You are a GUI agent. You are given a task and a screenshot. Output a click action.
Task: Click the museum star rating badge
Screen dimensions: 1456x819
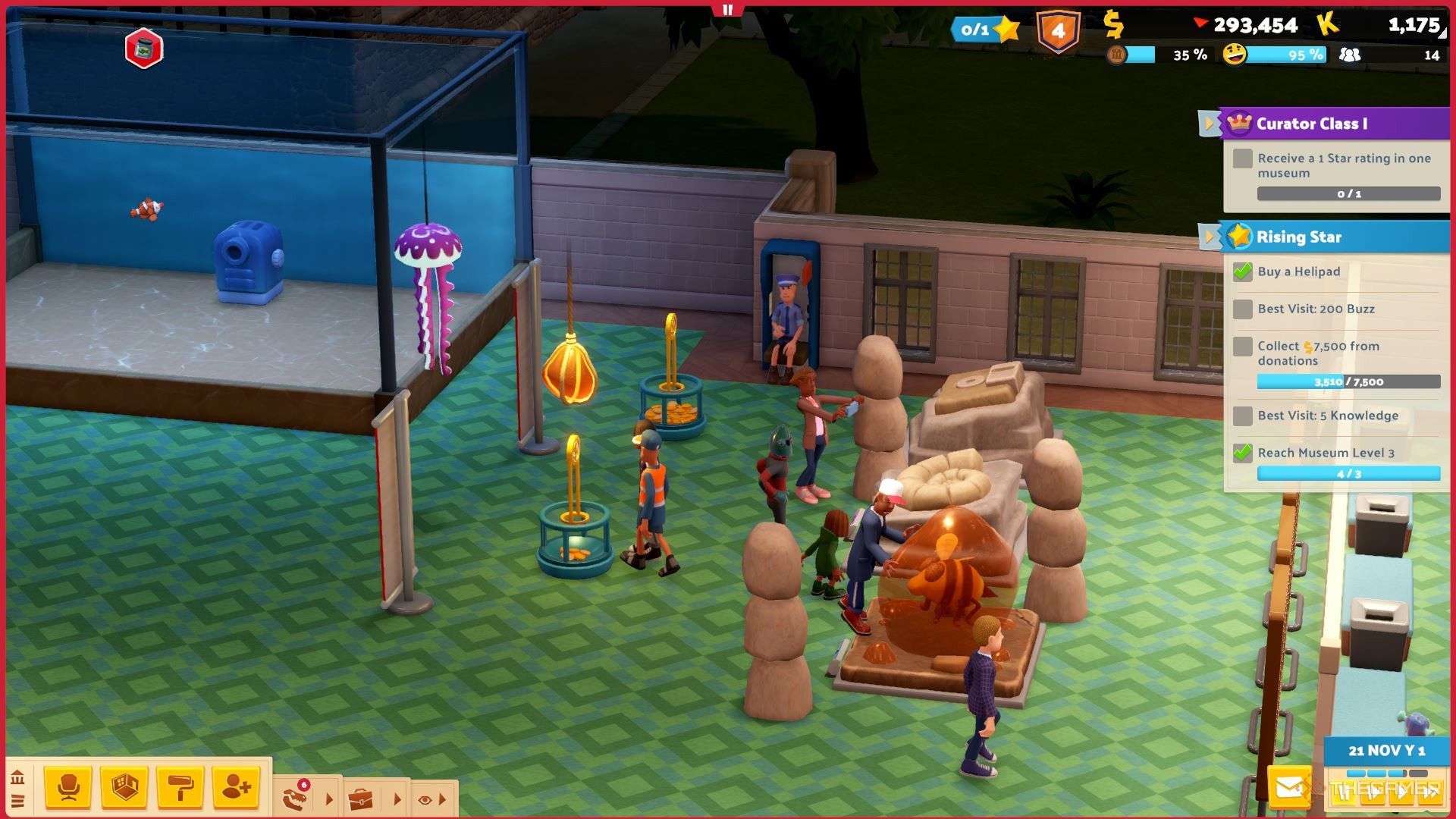pos(985,30)
